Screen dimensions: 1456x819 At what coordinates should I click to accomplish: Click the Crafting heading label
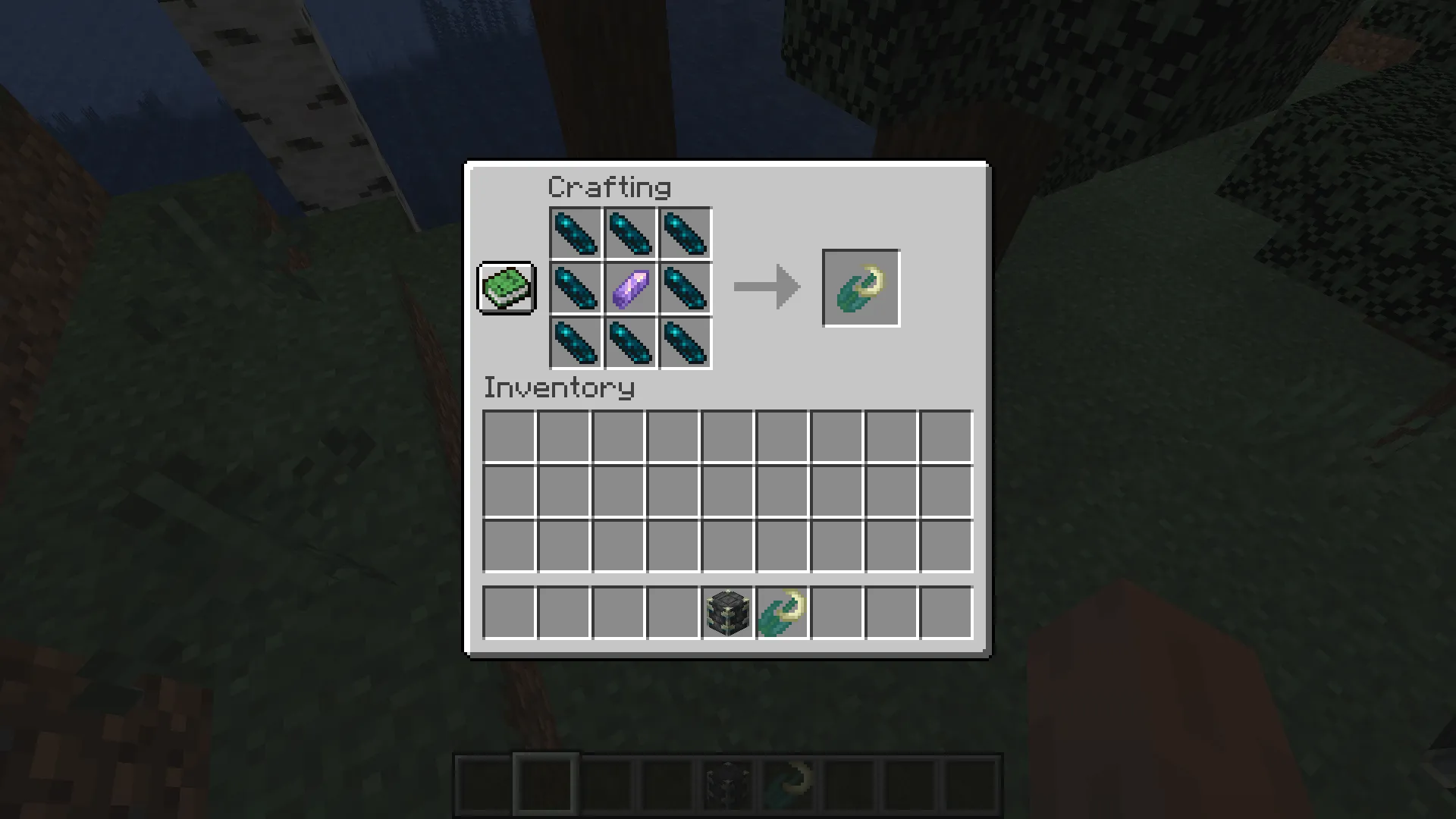click(610, 186)
